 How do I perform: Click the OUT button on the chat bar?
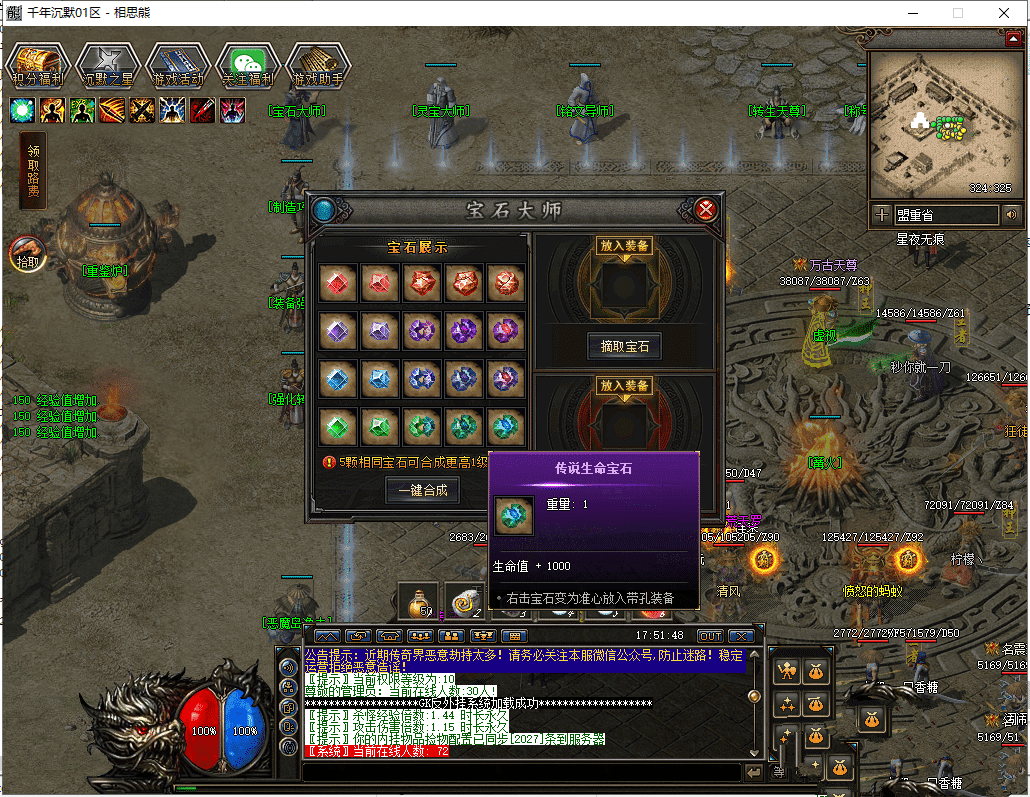point(710,636)
